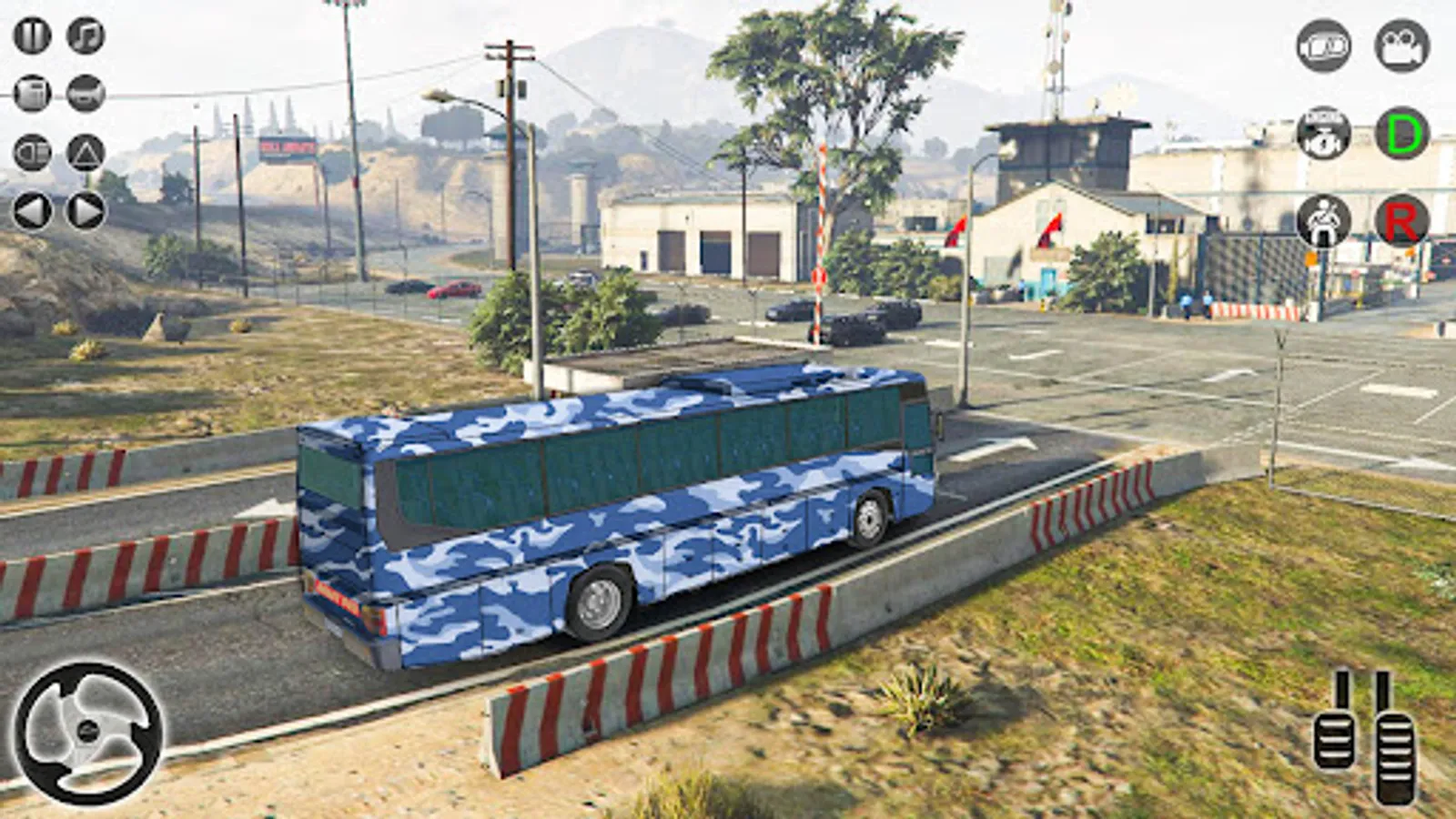Switch the camera view

tap(1323, 45)
